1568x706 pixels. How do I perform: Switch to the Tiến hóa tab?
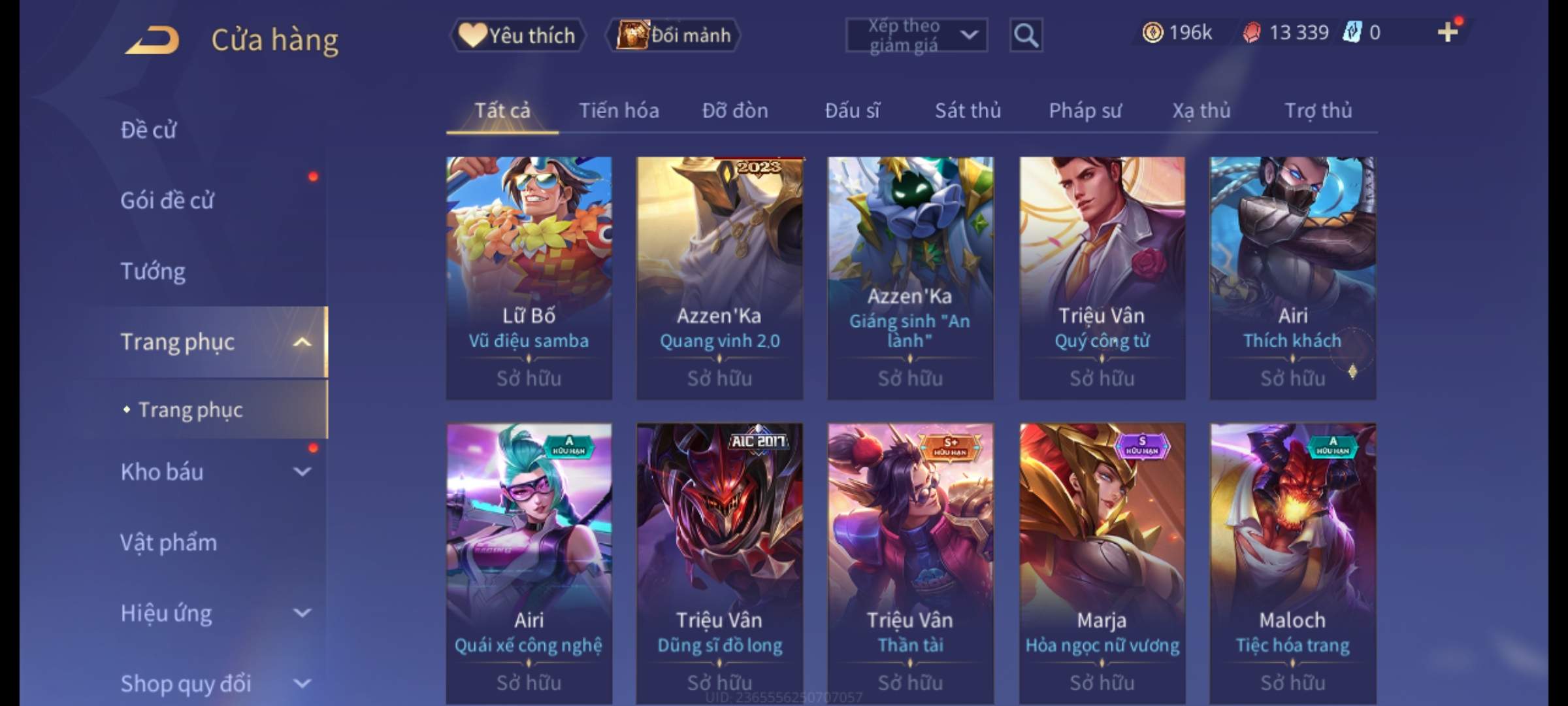pyautogui.click(x=619, y=111)
